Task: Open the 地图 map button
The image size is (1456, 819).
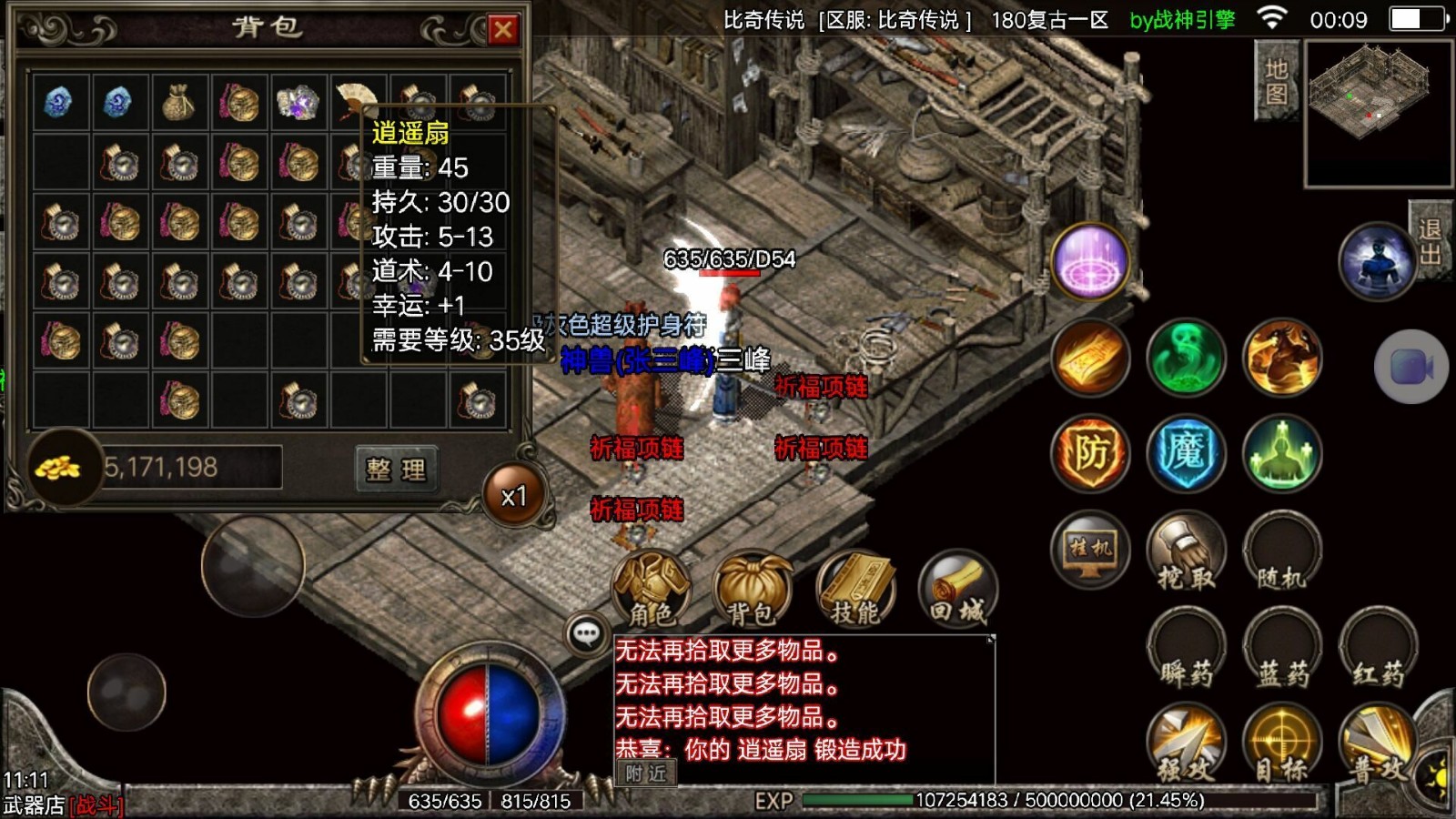Action: 1276,82
